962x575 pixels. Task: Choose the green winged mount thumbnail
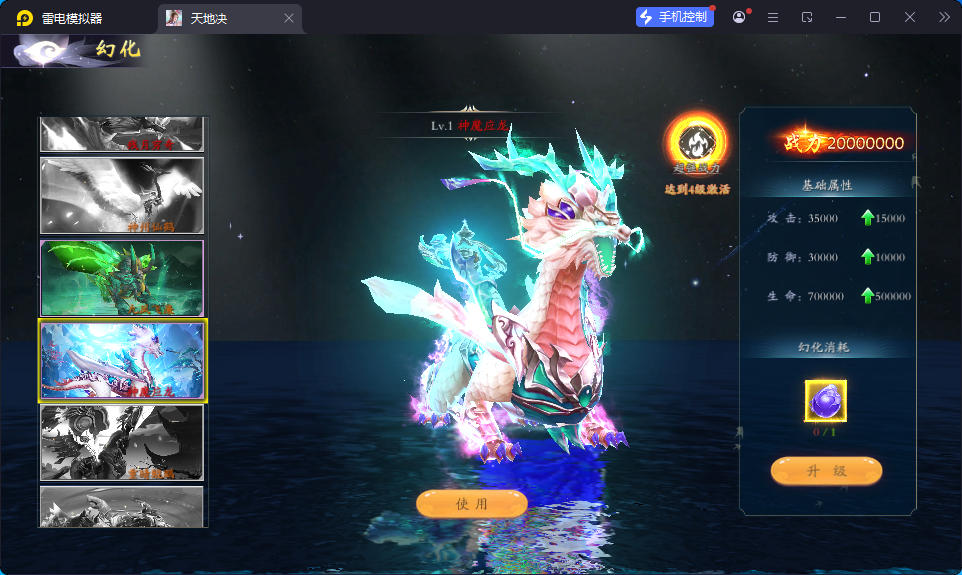pyautogui.click(x=122, y=278)
